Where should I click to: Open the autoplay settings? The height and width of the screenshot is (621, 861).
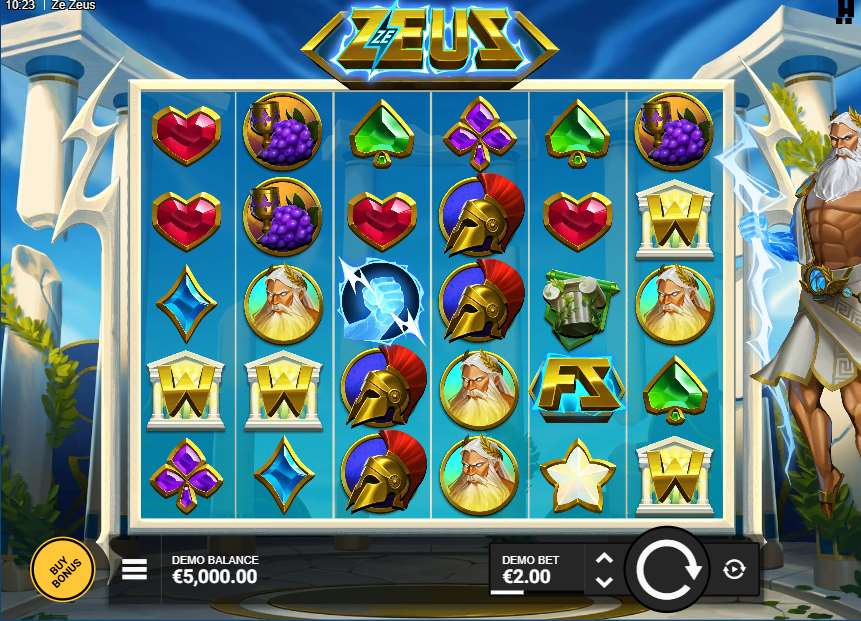tap(734, 570)
